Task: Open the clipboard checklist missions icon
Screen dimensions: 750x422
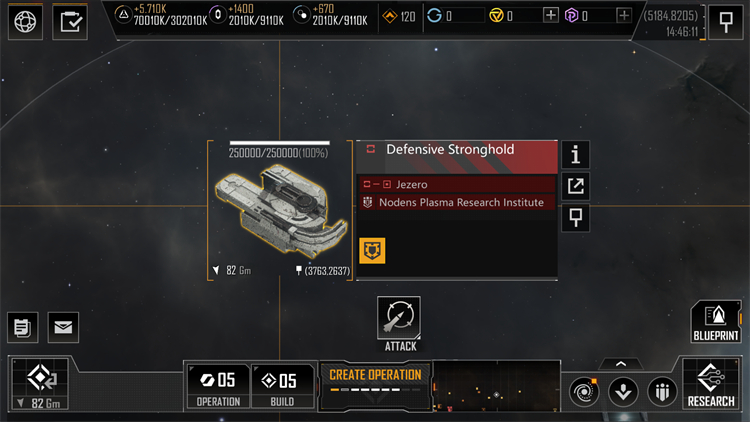Action: (70, 21)
